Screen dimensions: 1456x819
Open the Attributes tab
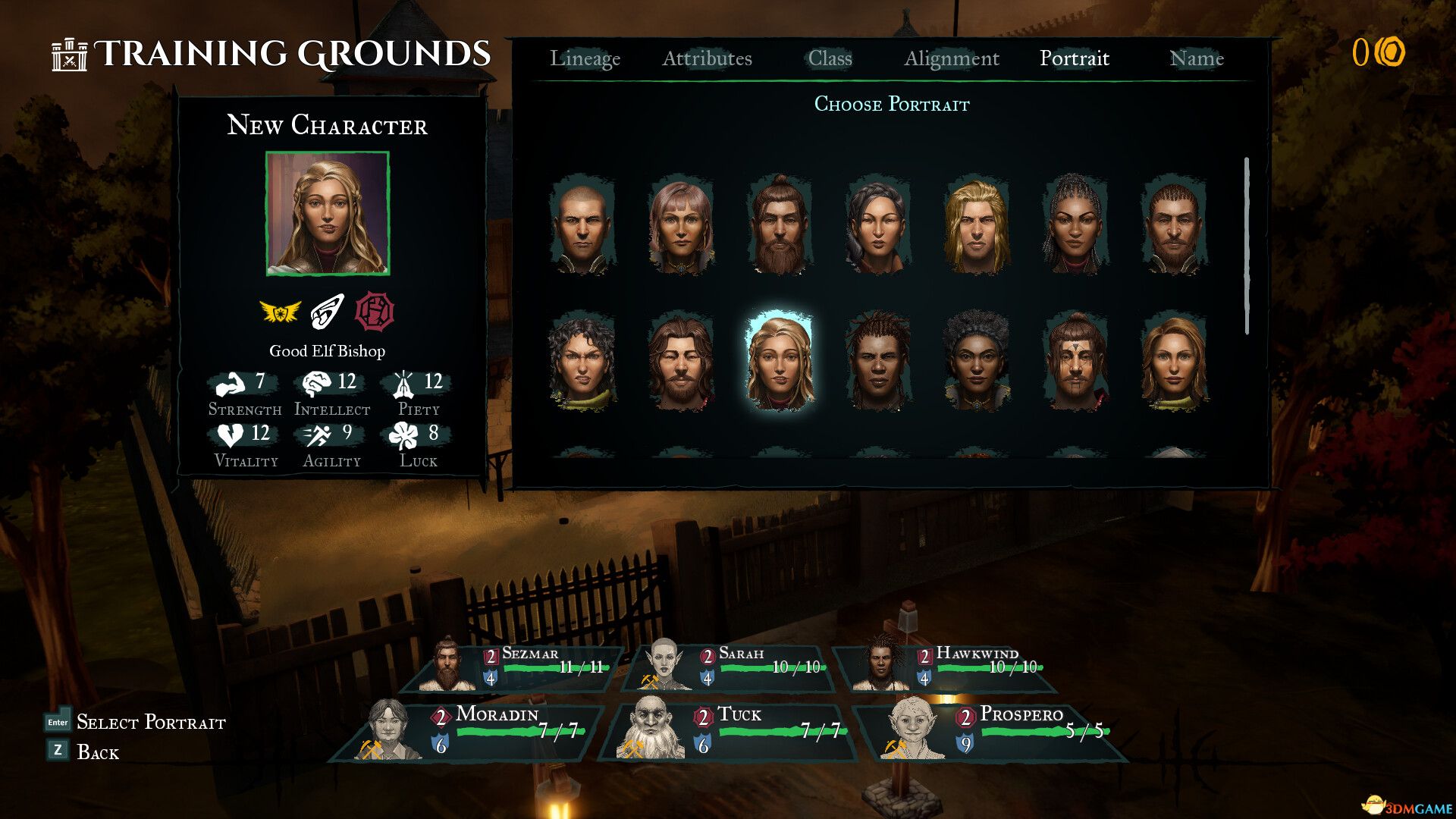click(708, 58)
